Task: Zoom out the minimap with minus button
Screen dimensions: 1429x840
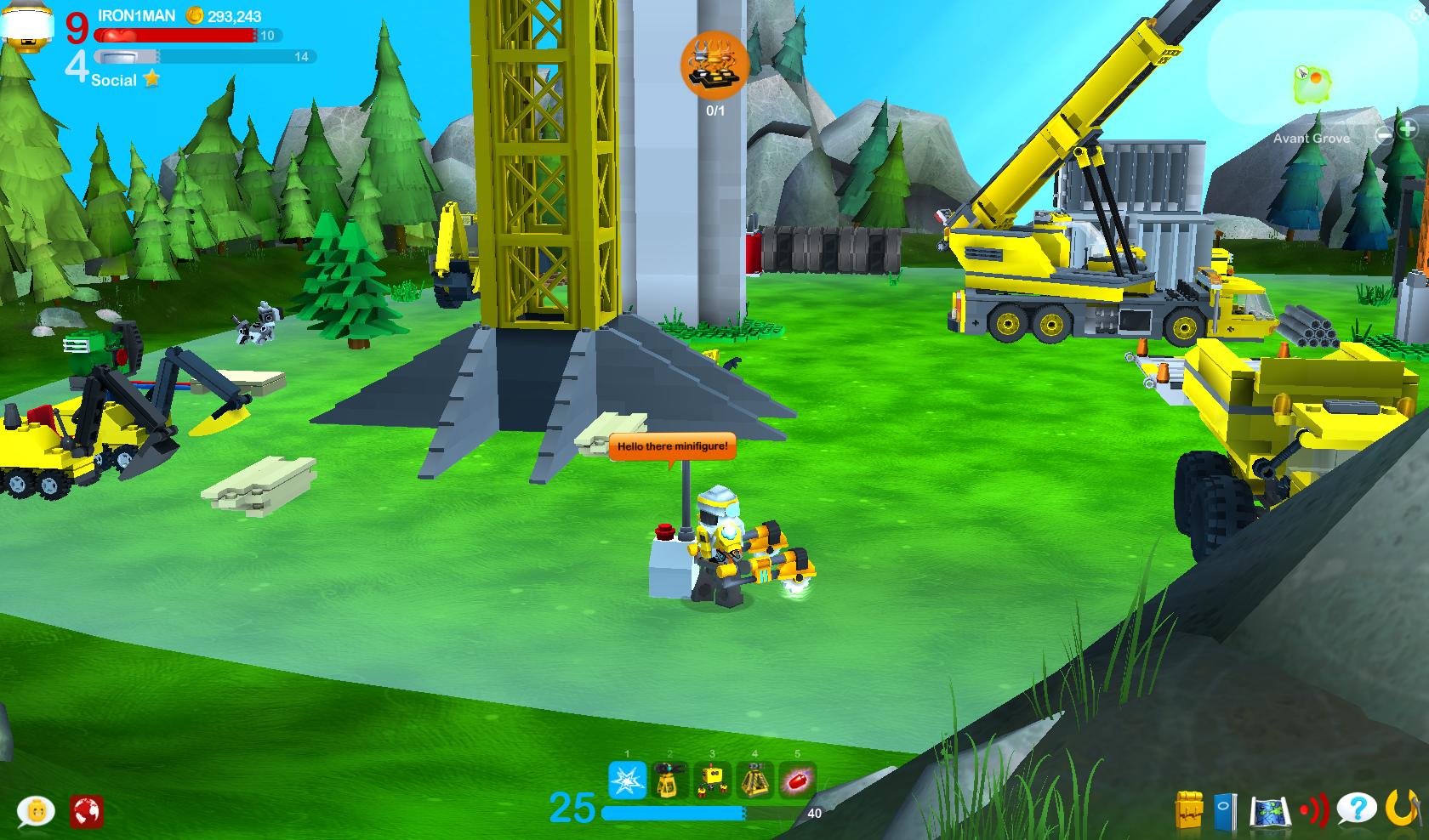Action: [1386, 133]
